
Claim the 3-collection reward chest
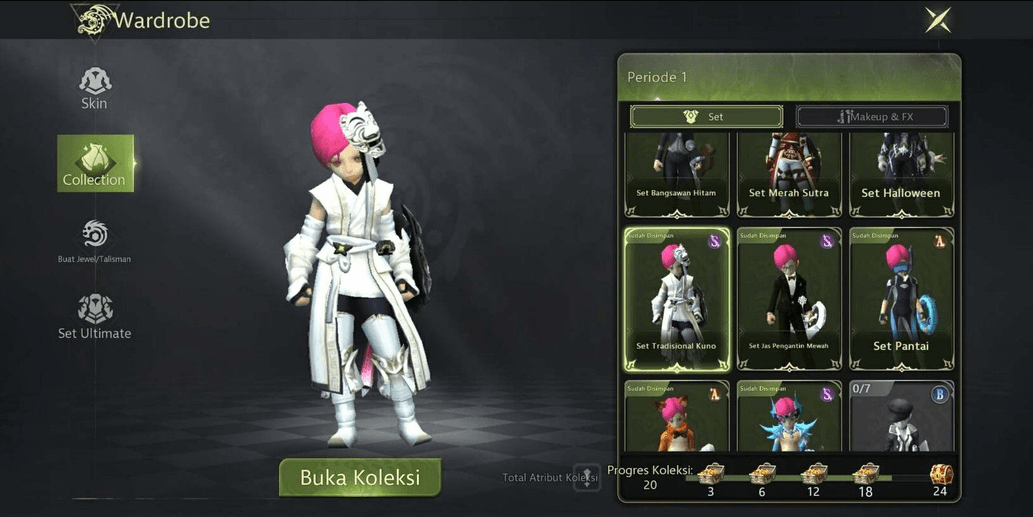tap(711, 475)
